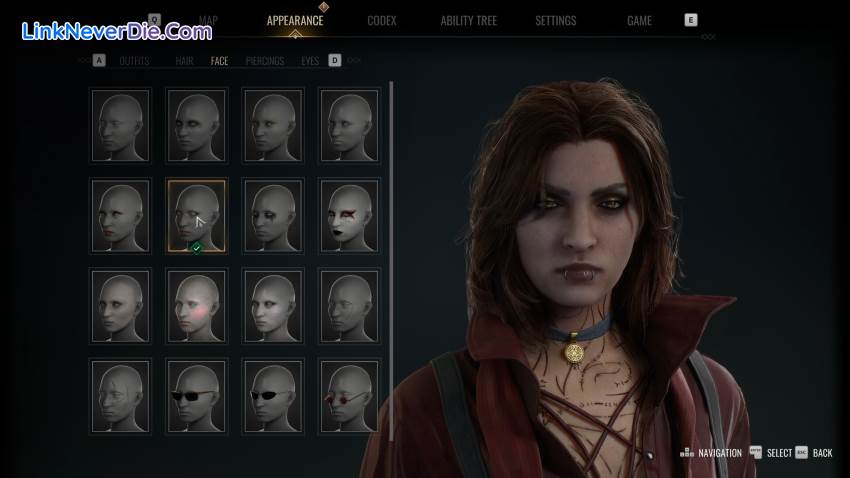Open the Ability Tree tab
This screenshot has height=478, width=850.
[468, 20]
